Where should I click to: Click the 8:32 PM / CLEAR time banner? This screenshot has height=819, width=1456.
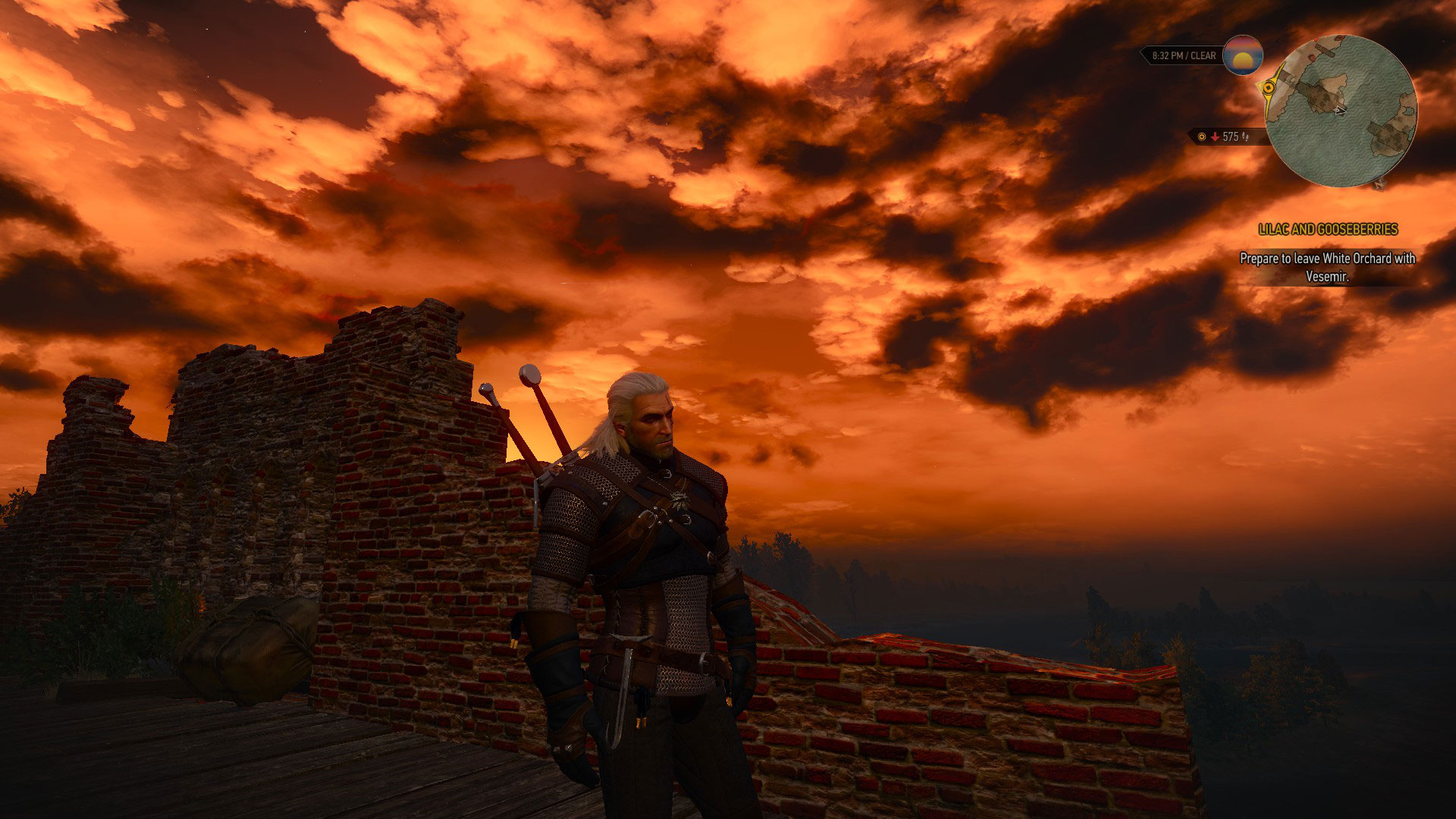click(x=1184, y=55)
